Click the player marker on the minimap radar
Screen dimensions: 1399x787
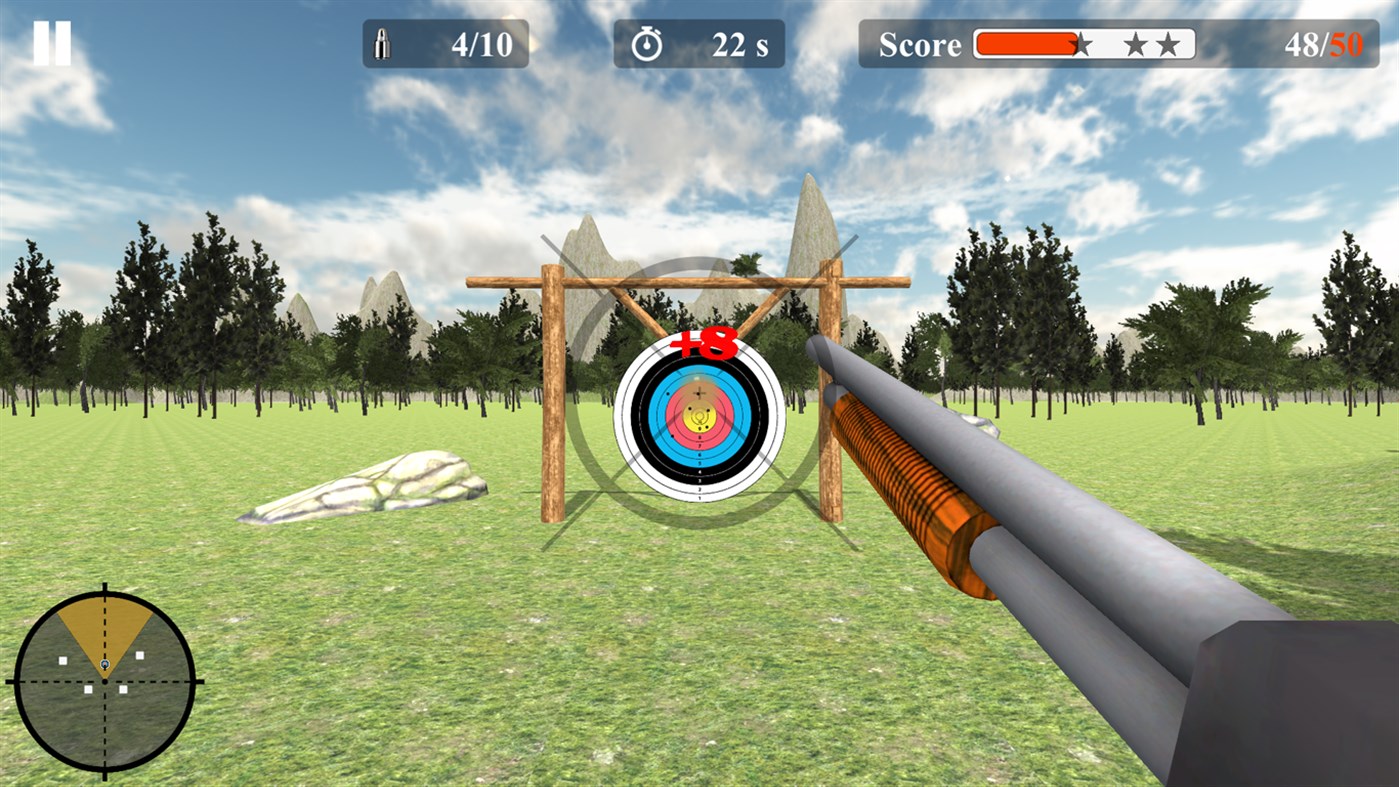[x=104, y=664]
